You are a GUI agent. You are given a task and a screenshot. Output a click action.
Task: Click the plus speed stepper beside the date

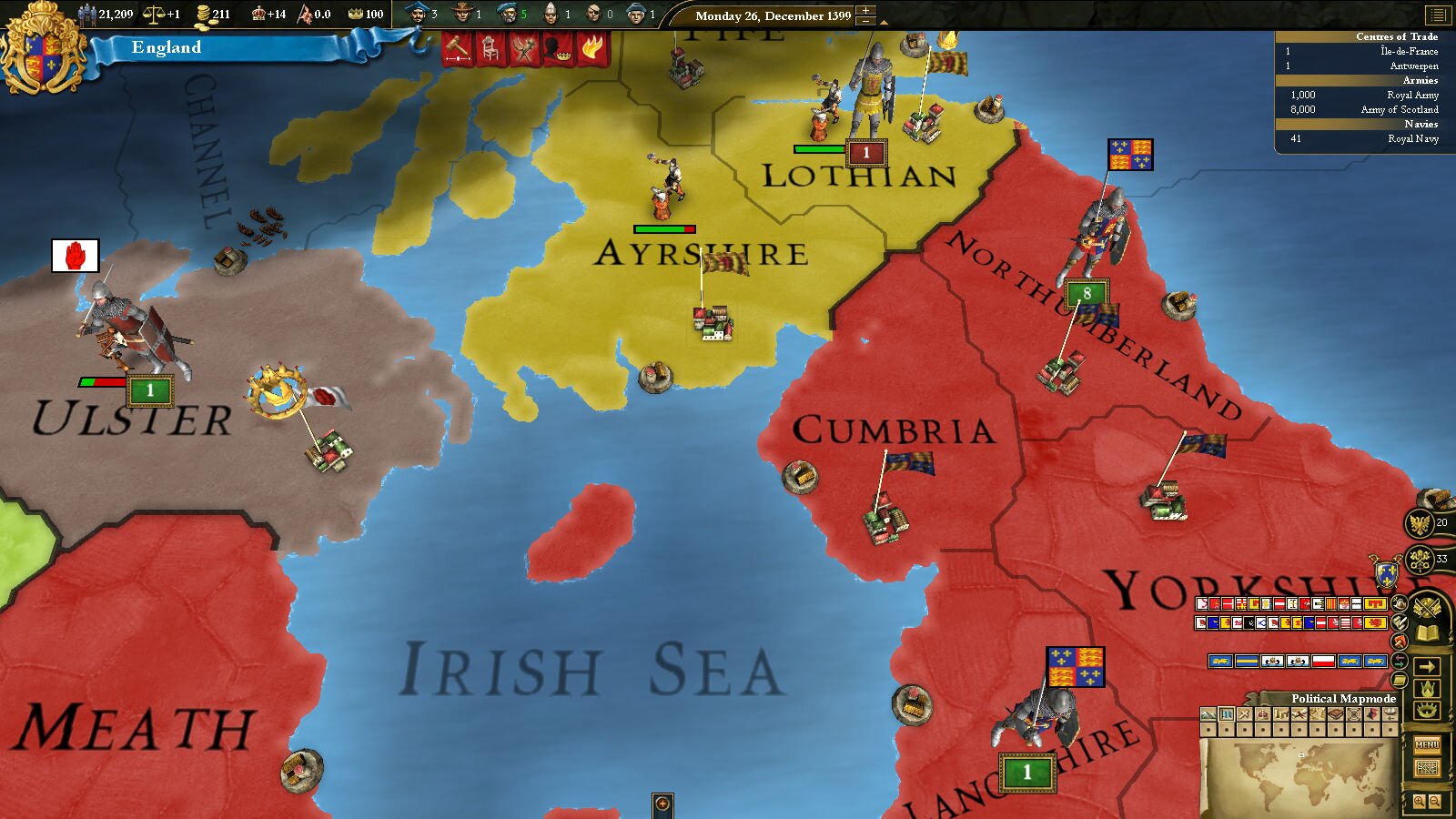pyautogui.click(x=865, y=11)
